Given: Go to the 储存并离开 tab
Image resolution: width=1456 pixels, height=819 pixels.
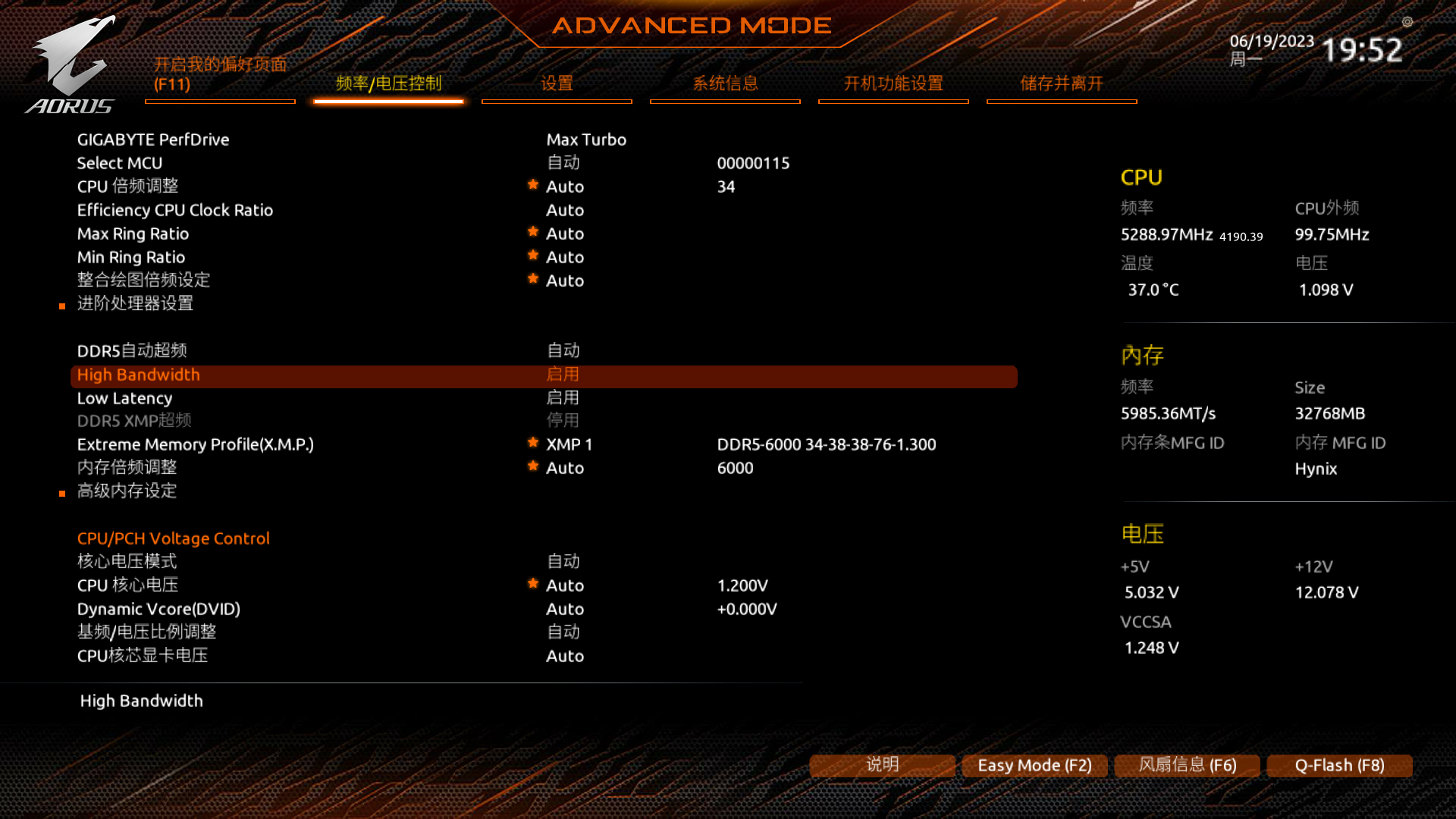Looking at the screenshot, I should click(x=1062, y=83).
